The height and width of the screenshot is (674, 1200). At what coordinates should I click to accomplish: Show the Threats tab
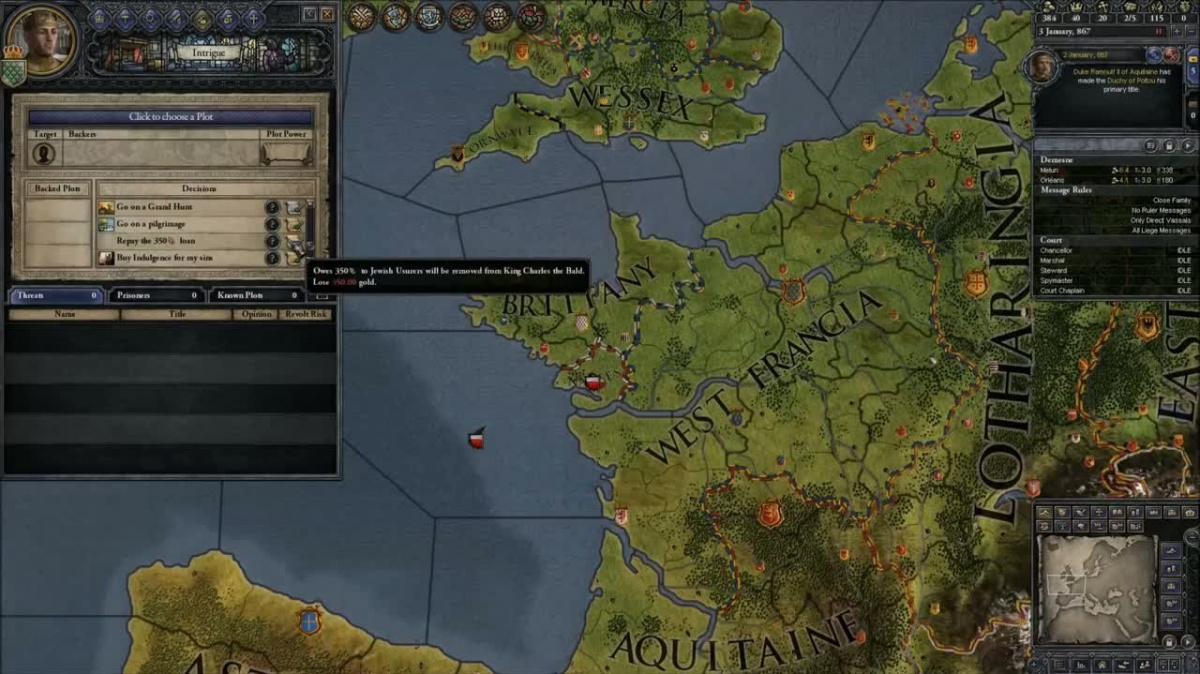55,295
